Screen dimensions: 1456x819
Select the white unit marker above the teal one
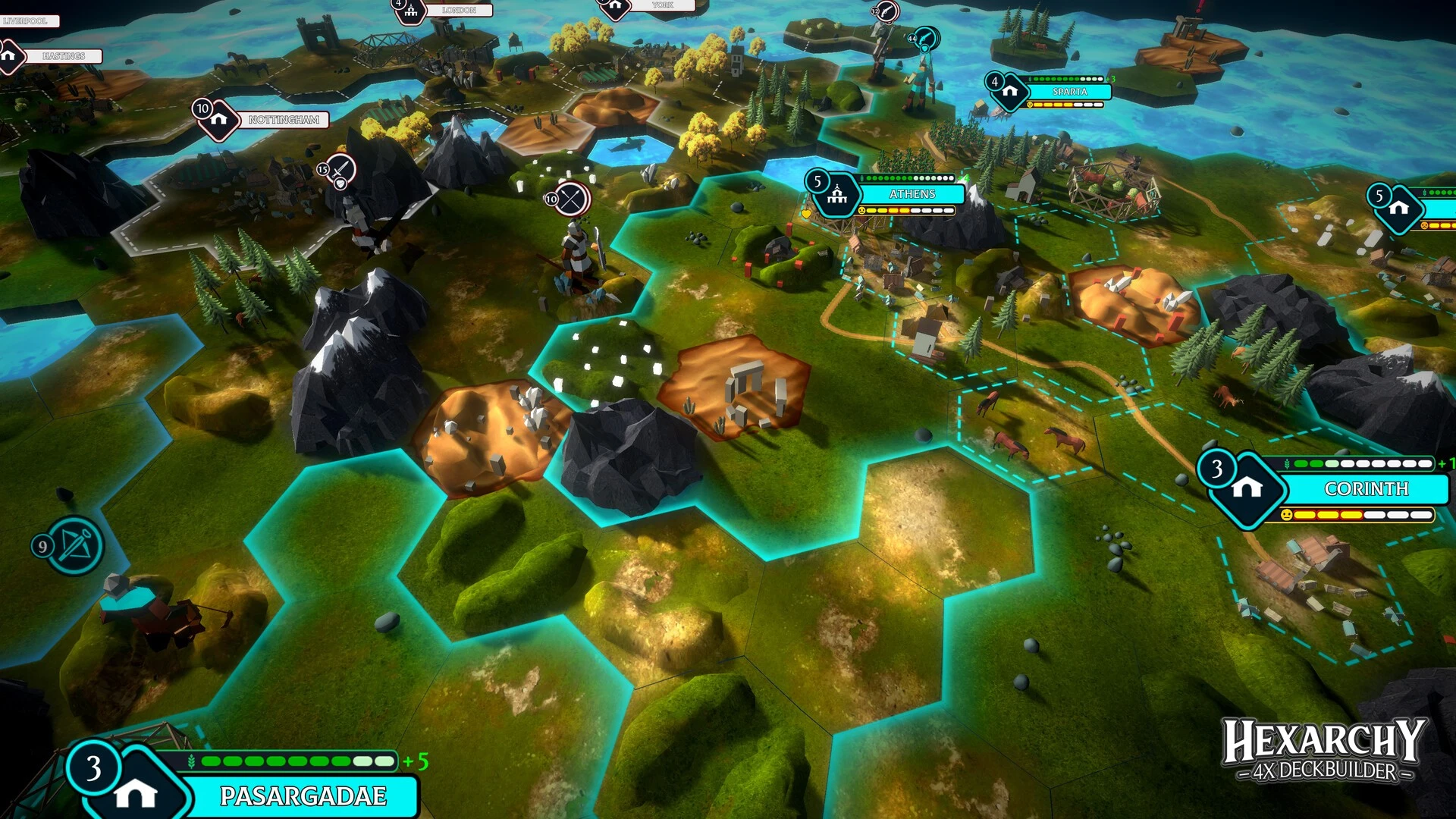coord(886,11)
